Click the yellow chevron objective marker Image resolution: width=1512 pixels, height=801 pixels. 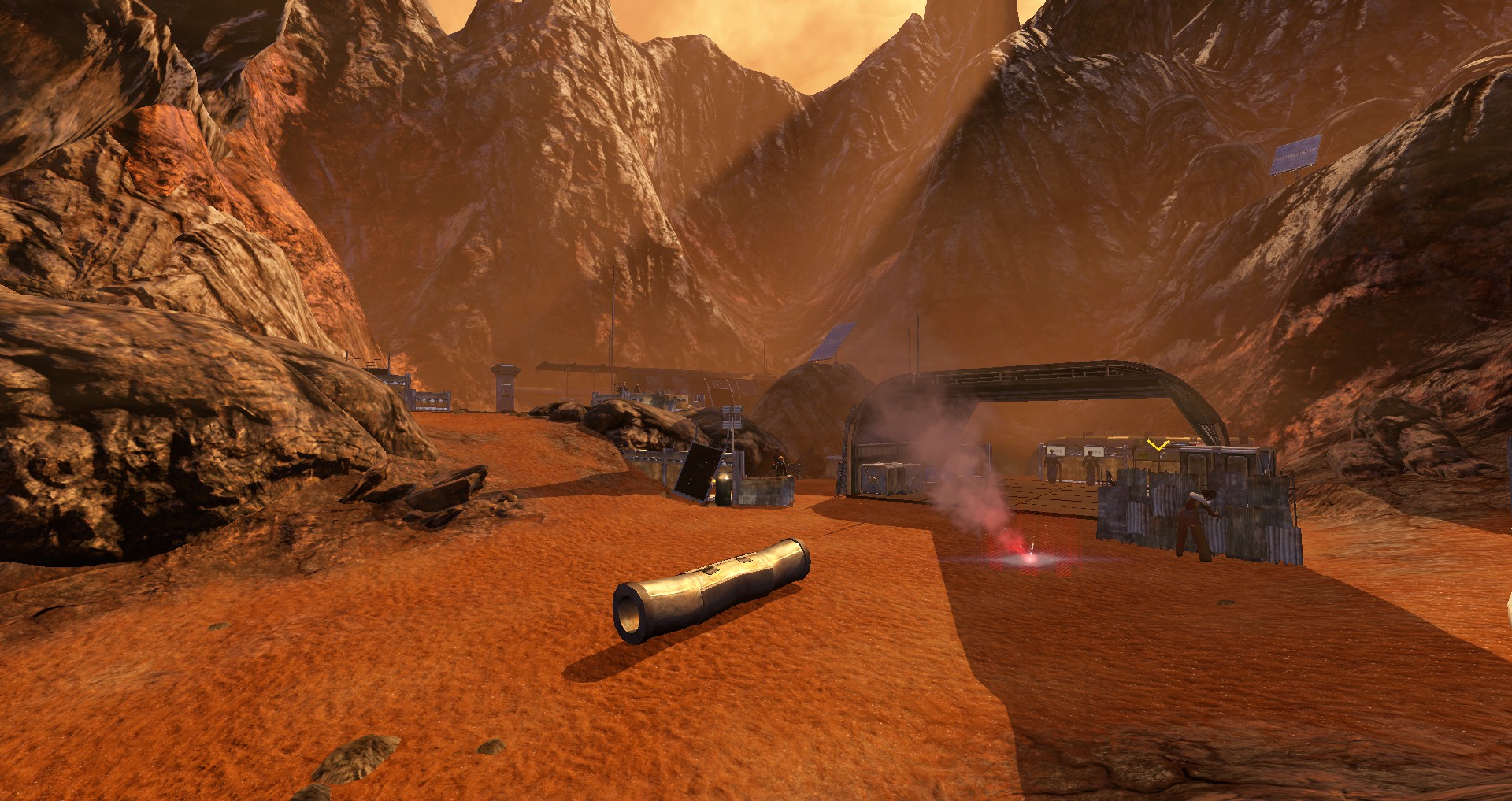[1158, 447]
